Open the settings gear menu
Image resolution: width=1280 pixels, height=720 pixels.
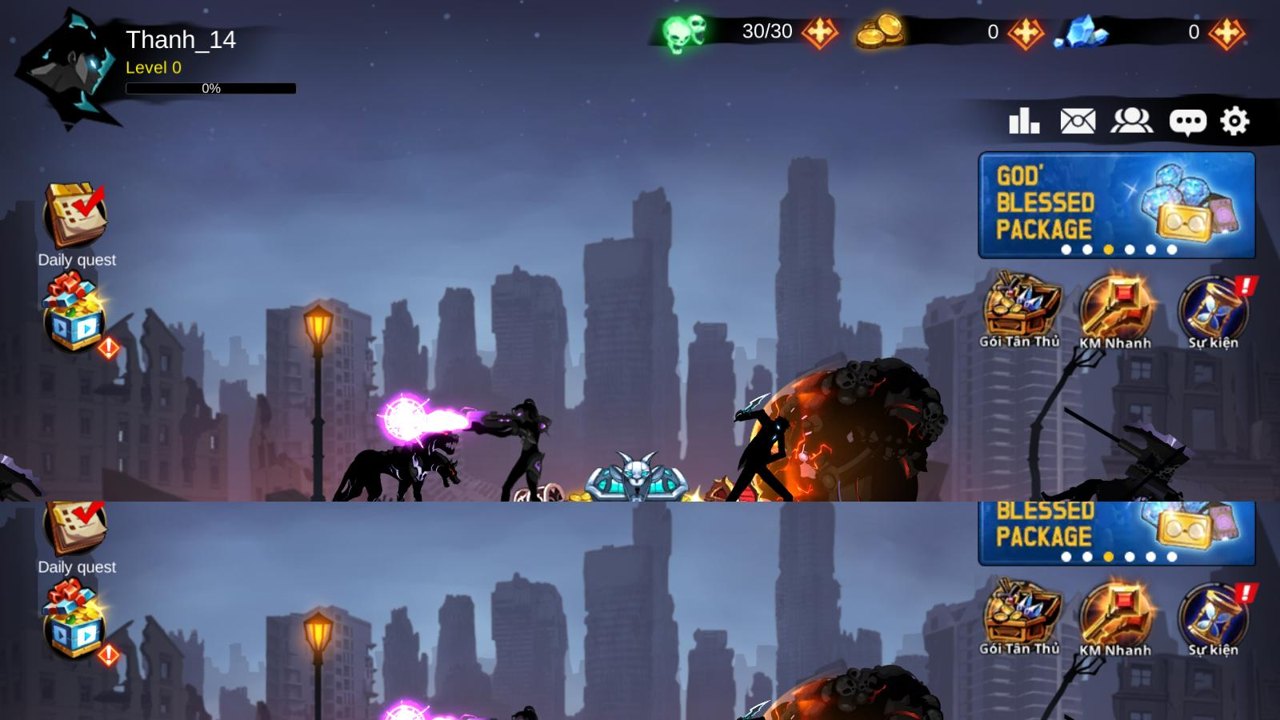(x=1235, y=122)
